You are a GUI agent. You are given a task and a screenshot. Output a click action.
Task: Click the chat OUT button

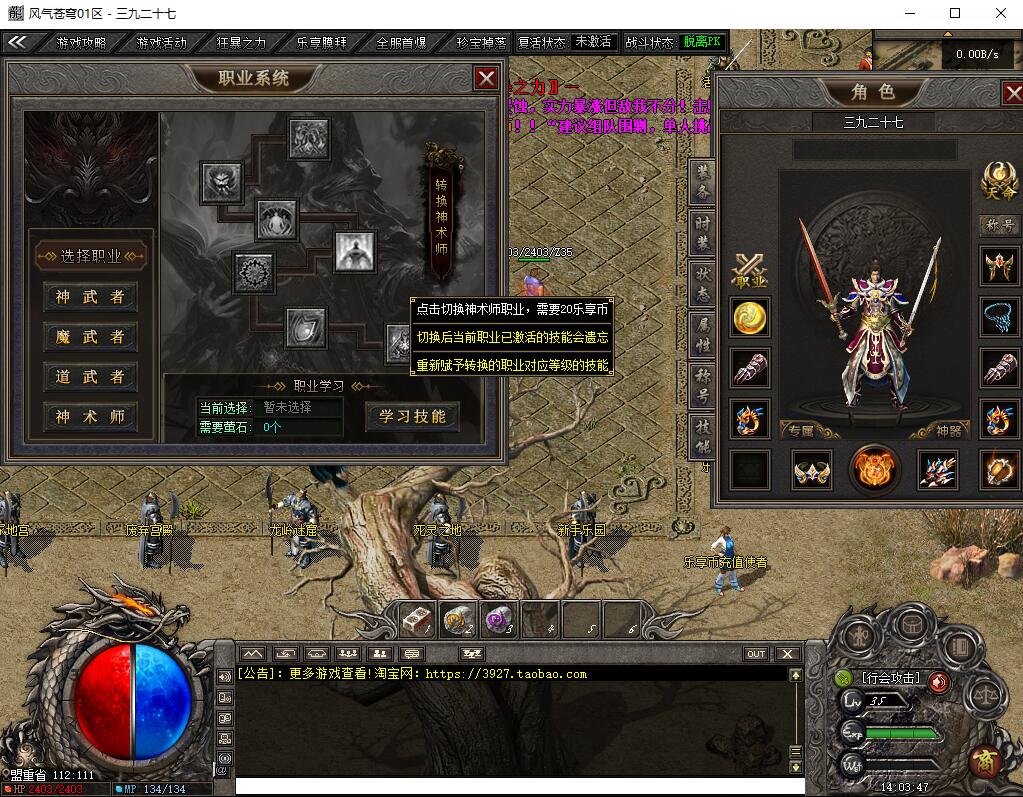point(756,654)
